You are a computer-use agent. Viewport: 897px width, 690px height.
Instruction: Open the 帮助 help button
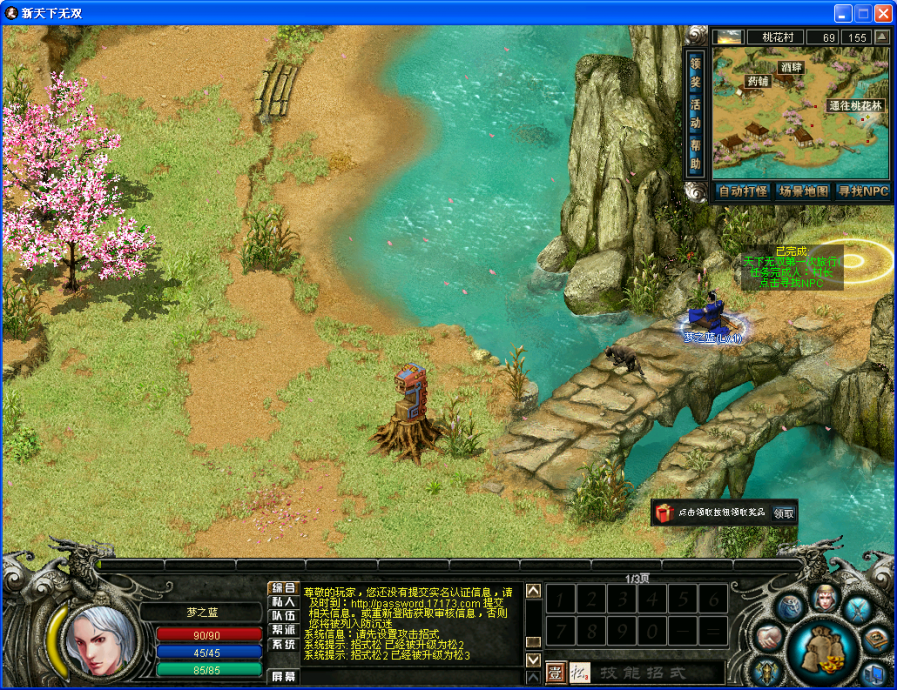click(696, 156)
